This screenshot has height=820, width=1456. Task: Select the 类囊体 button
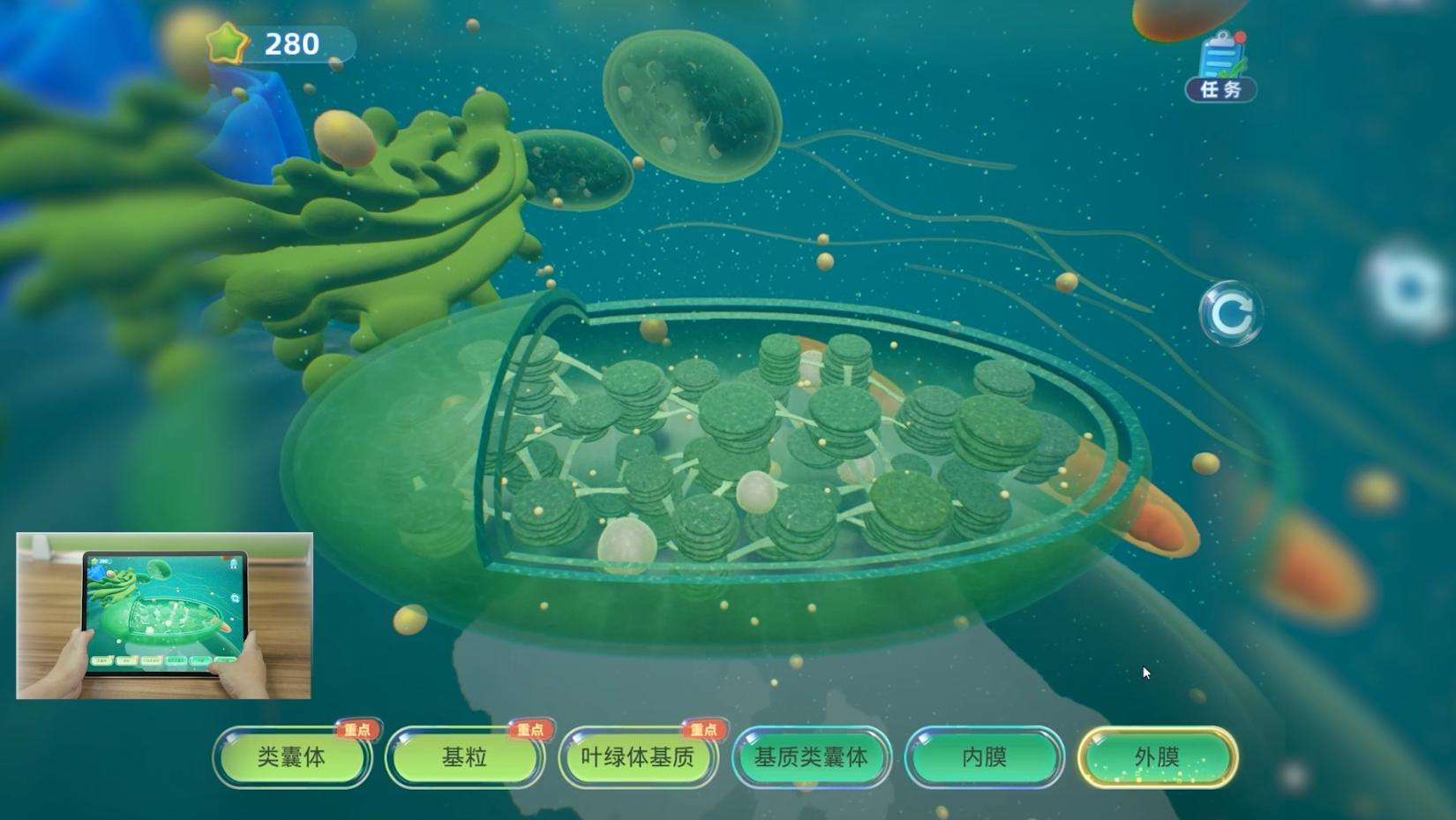(292, 757)
